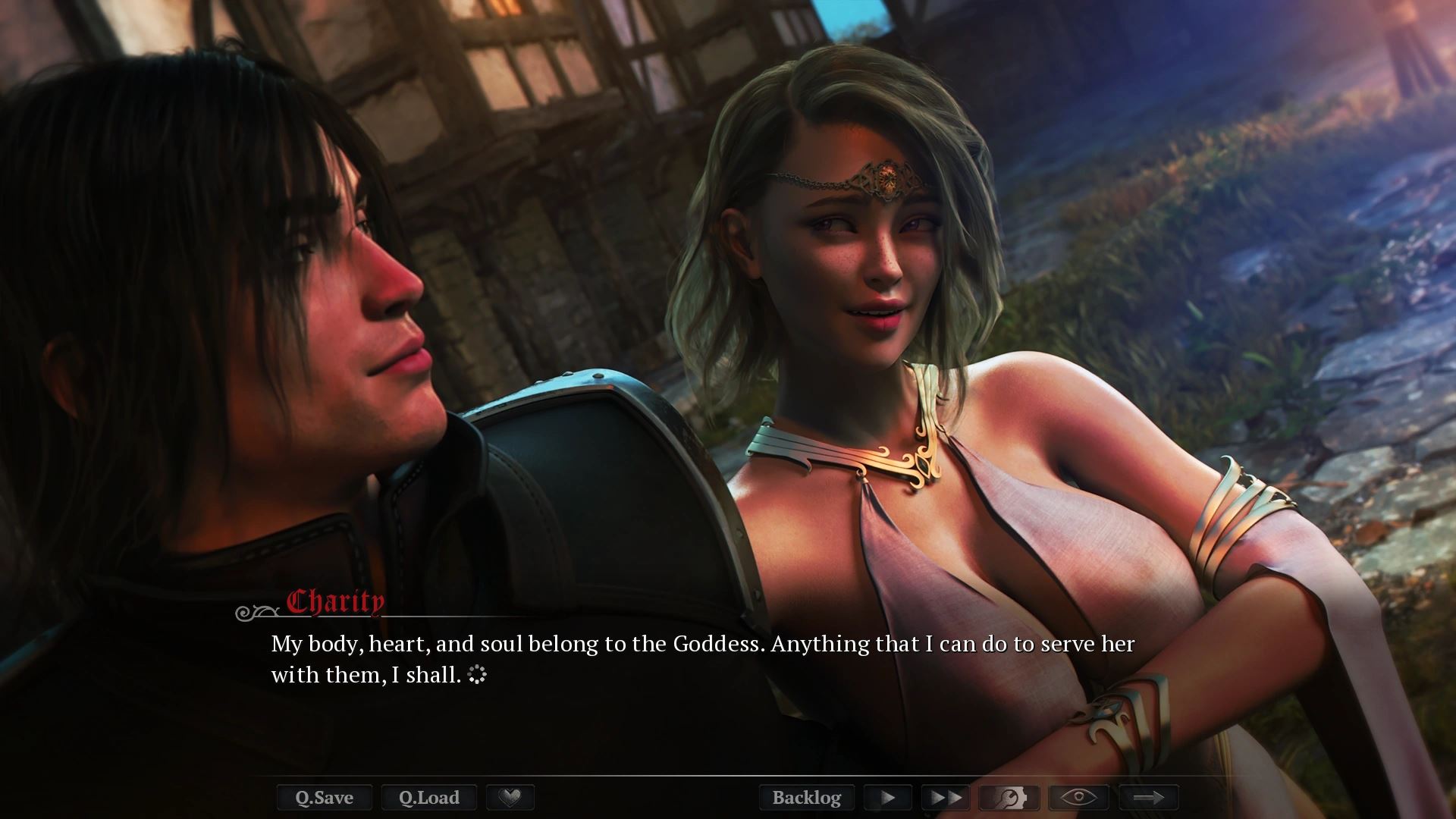Start auto-forward with the play triangle icon
The width and height of the screenshot is (1456, 819).
pyautogui.click(x=886, y=797)
